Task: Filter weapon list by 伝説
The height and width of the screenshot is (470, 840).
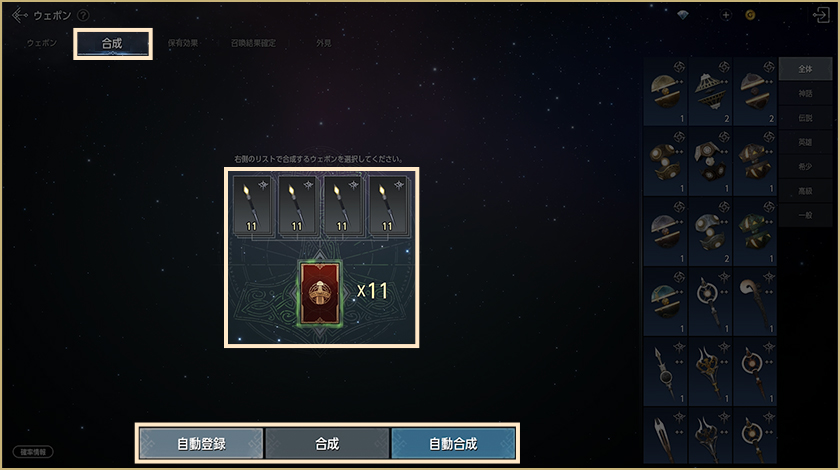Action: click(x=805, y=117)
